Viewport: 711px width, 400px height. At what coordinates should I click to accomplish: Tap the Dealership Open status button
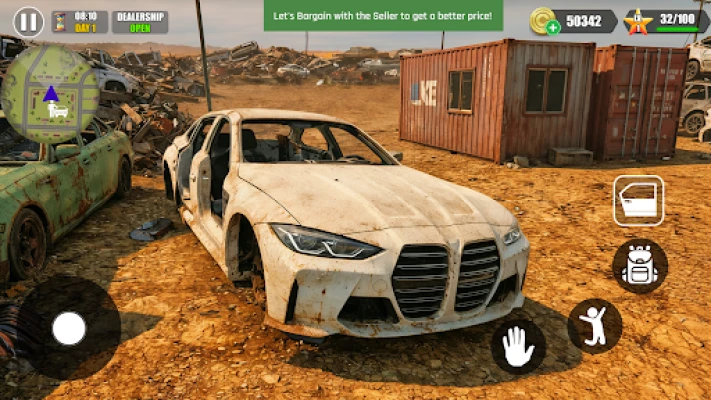coord(140,21)
